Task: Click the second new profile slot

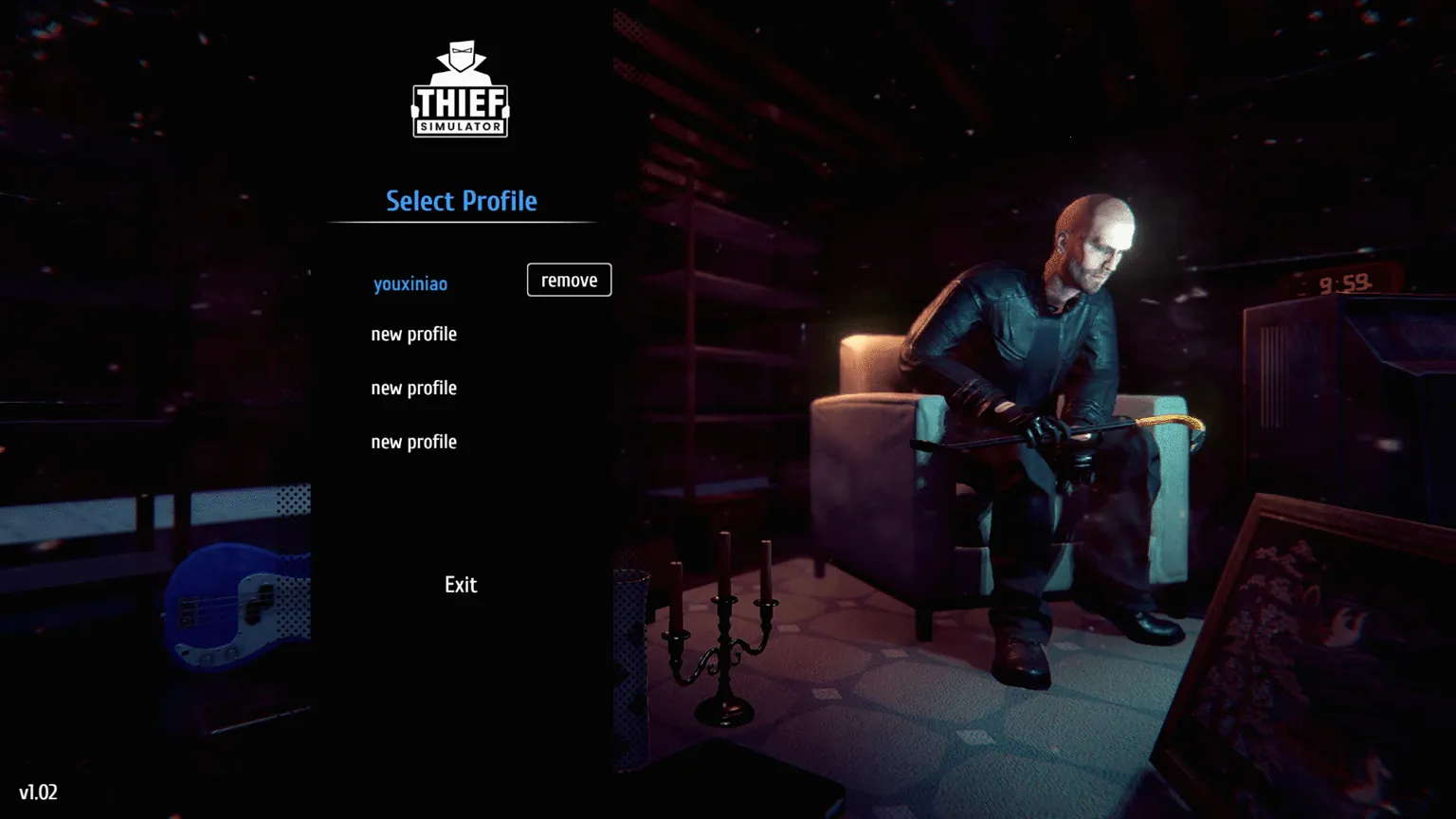Action: coord(413,388)
